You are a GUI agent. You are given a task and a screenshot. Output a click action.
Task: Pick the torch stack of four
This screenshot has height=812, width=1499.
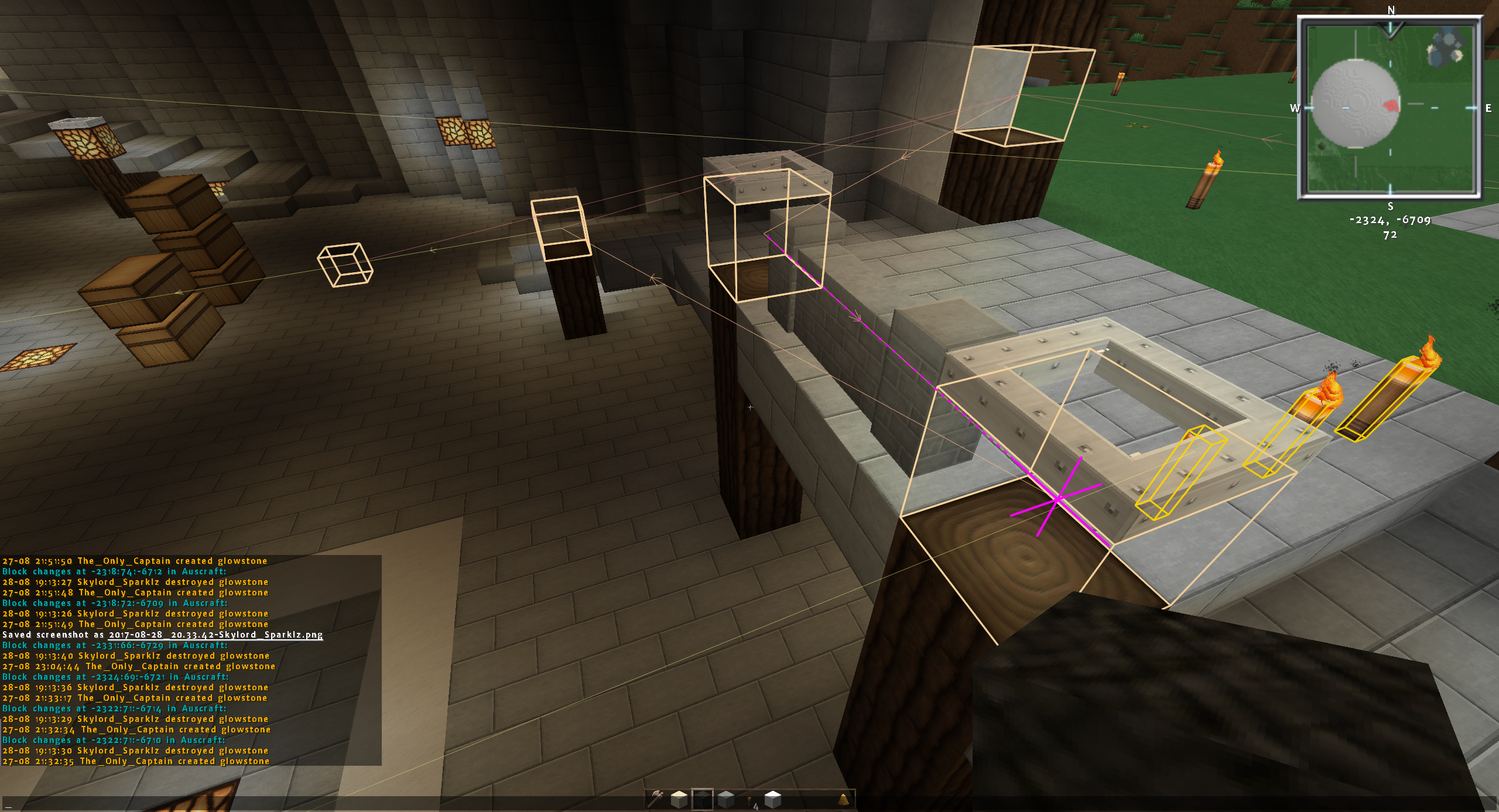tap(750, 800)
